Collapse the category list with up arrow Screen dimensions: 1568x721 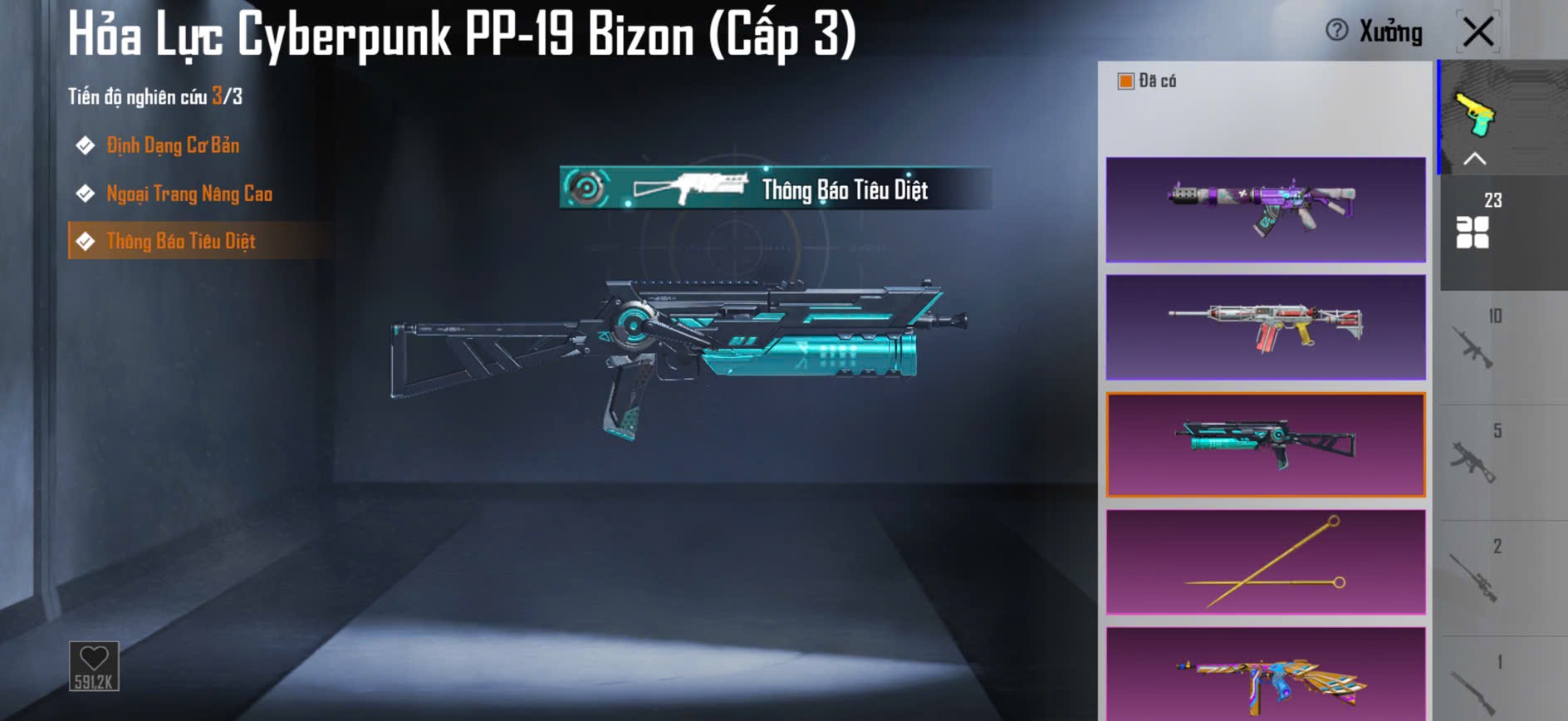1475,159
